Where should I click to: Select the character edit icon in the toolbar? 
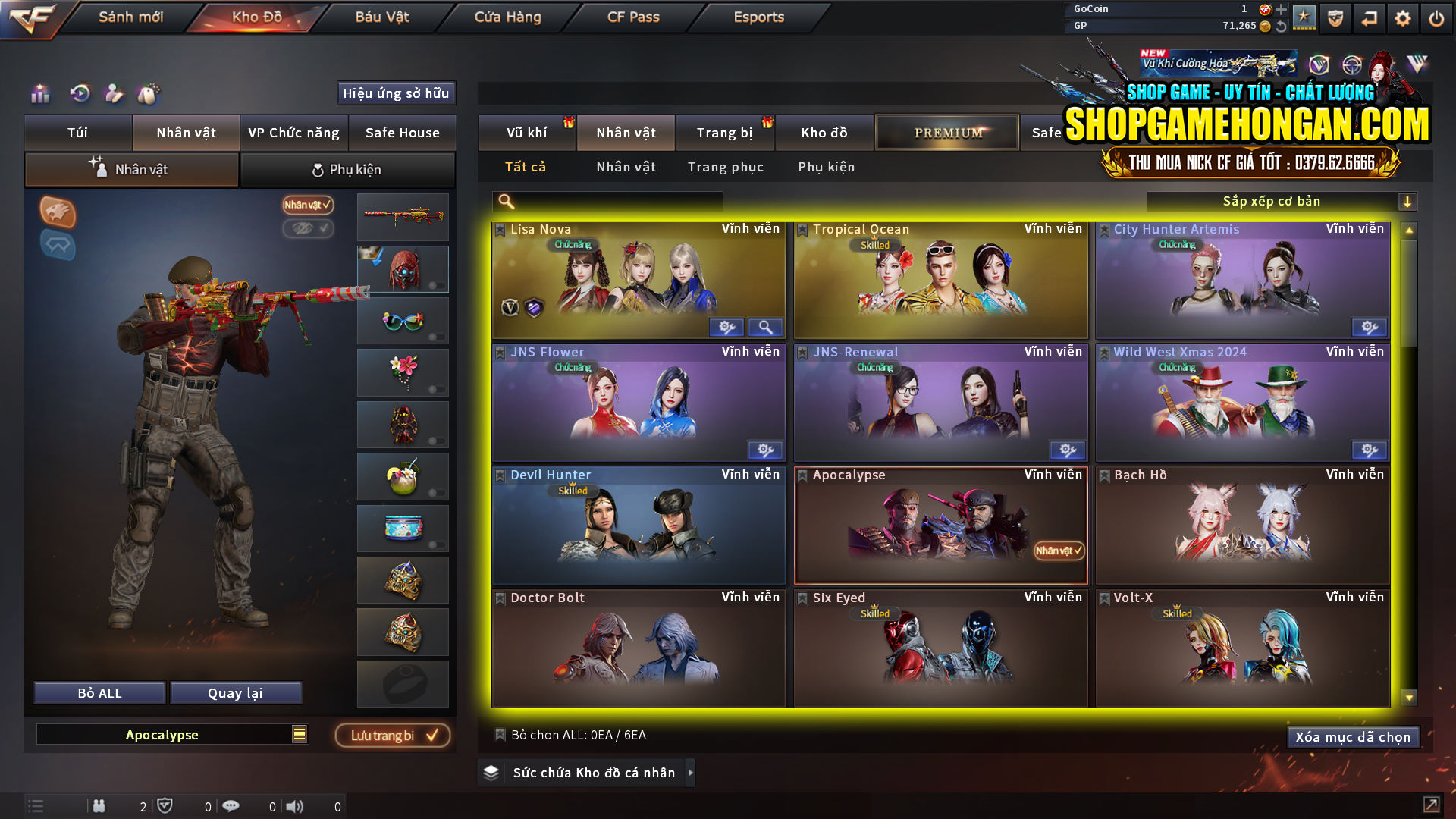click(x=115, y=93)
